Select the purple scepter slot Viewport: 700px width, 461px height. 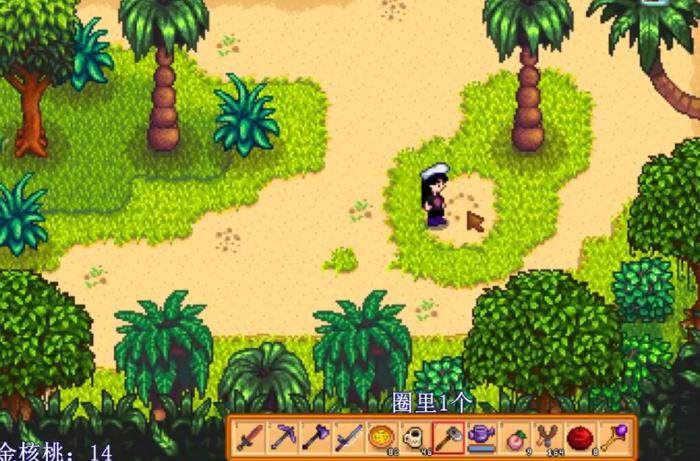pyautogui.click(x=613, y=438)
